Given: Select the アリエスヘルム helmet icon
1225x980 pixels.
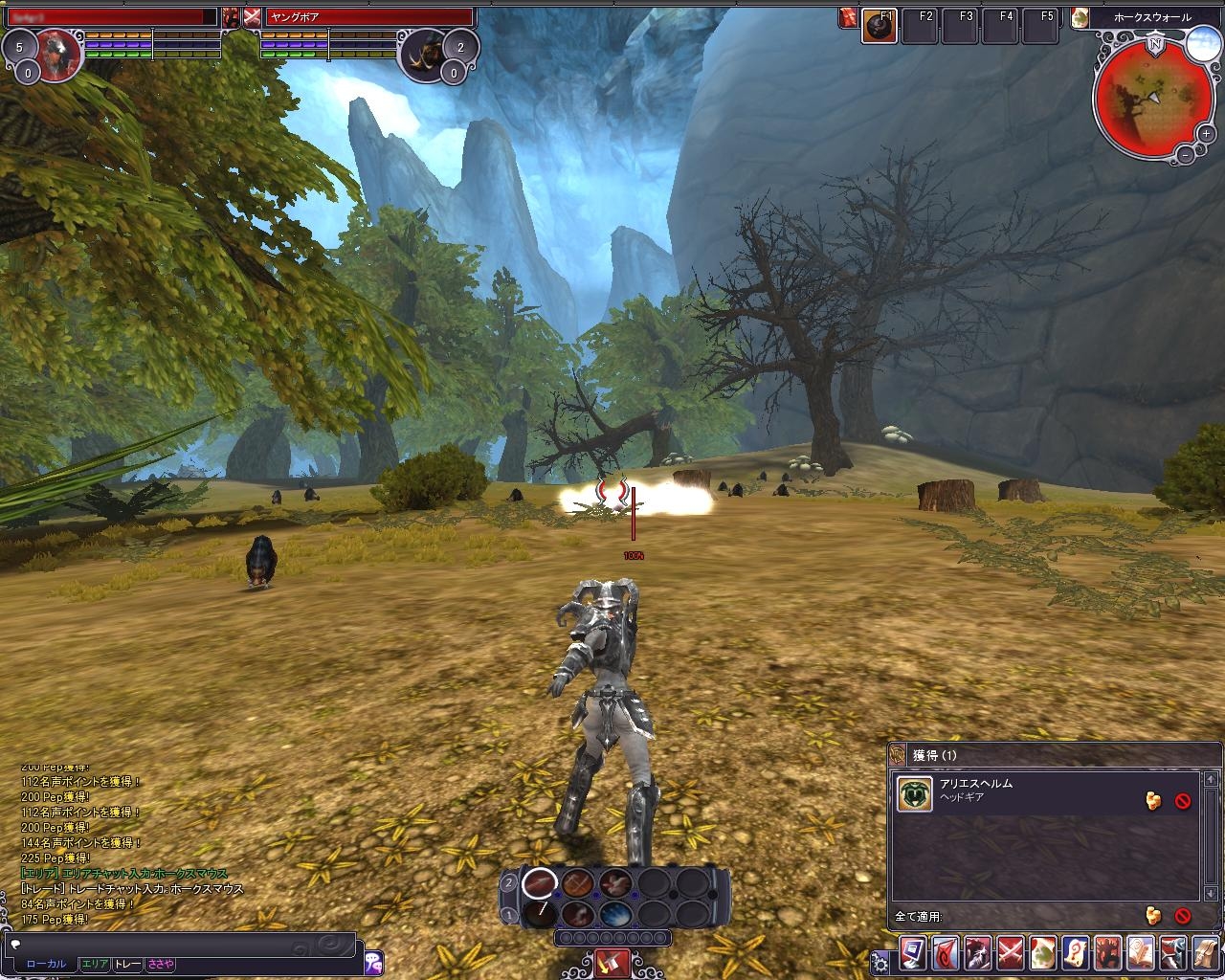Looking at the screenshot, I should click(915, 794).
